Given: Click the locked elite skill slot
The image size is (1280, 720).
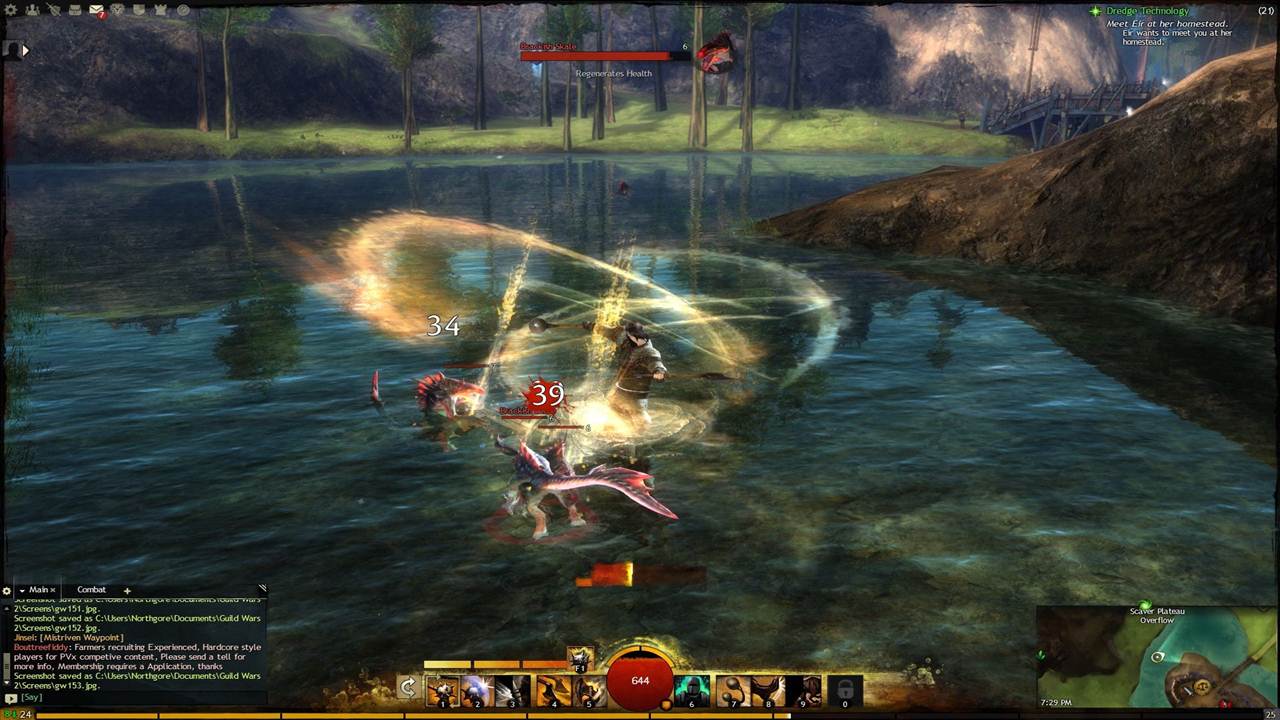Looking at the screenshot, I should pyautogui.click(x=845, y=689).
